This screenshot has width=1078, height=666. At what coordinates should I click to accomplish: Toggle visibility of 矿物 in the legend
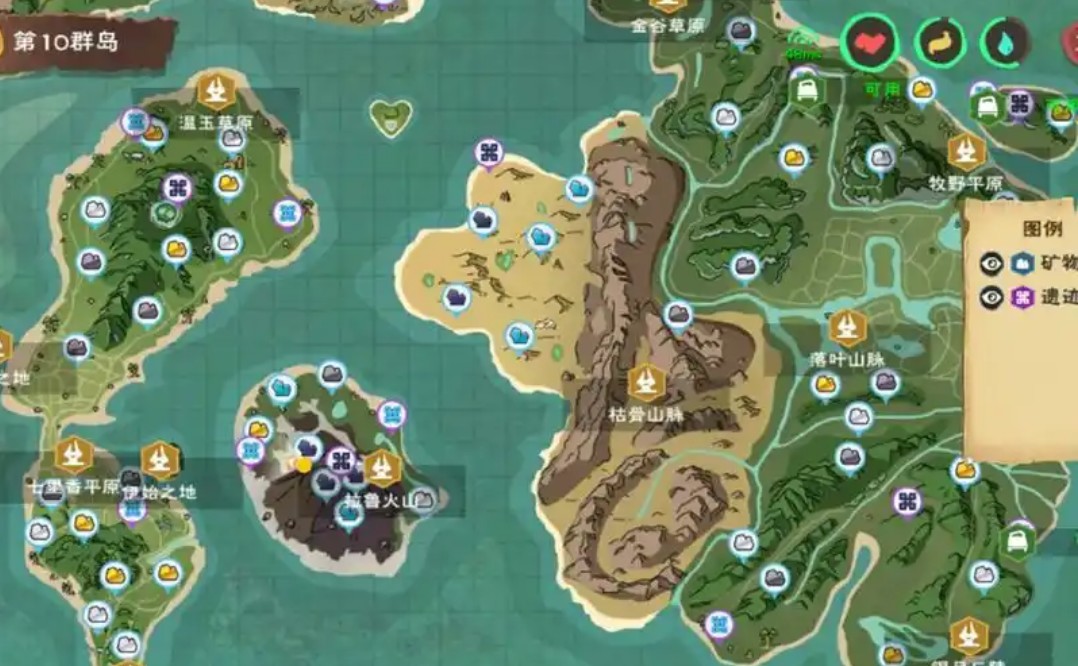pos(991,264)
